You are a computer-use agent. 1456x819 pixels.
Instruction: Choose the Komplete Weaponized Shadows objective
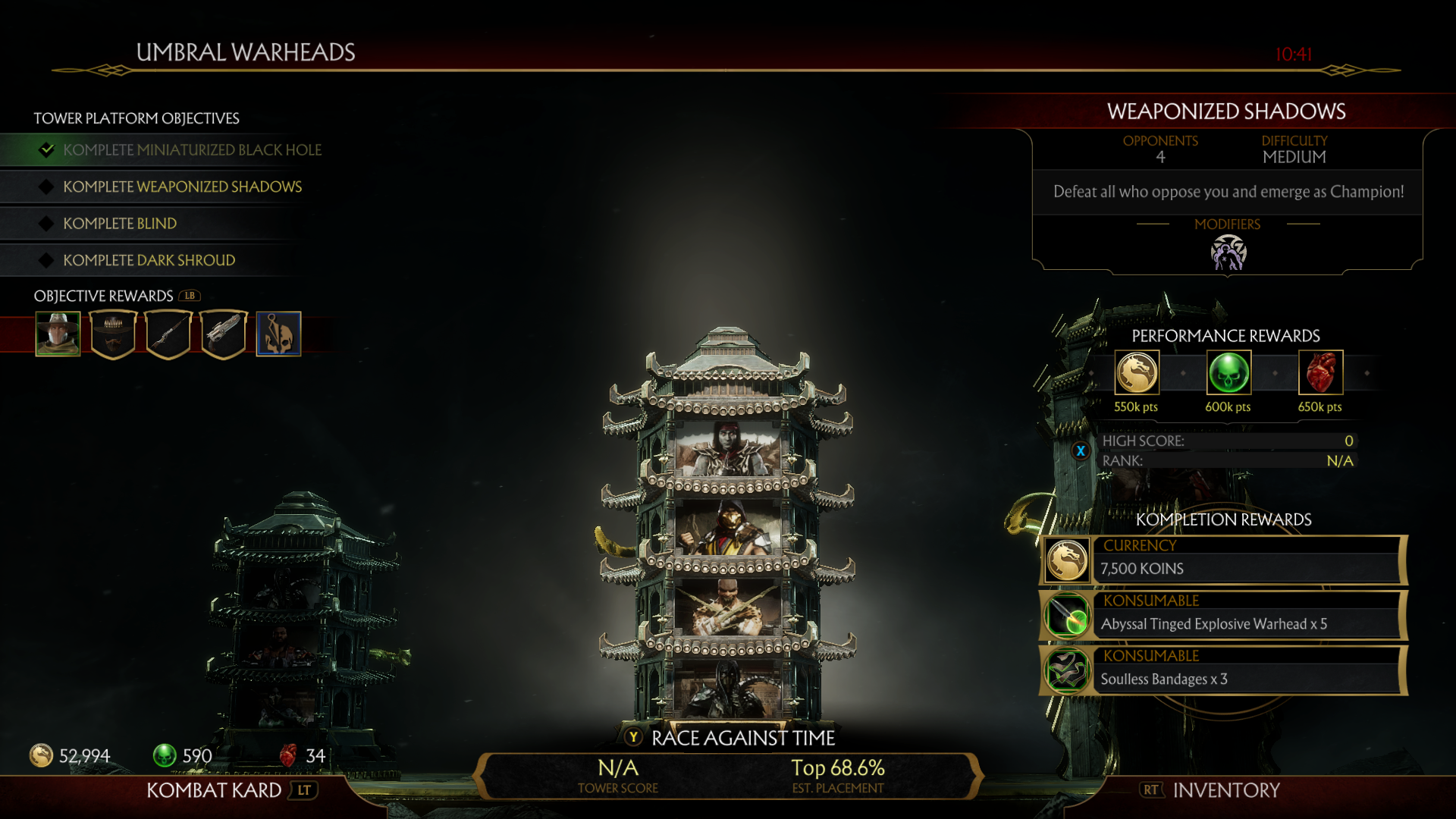click(x=182, y=187)
